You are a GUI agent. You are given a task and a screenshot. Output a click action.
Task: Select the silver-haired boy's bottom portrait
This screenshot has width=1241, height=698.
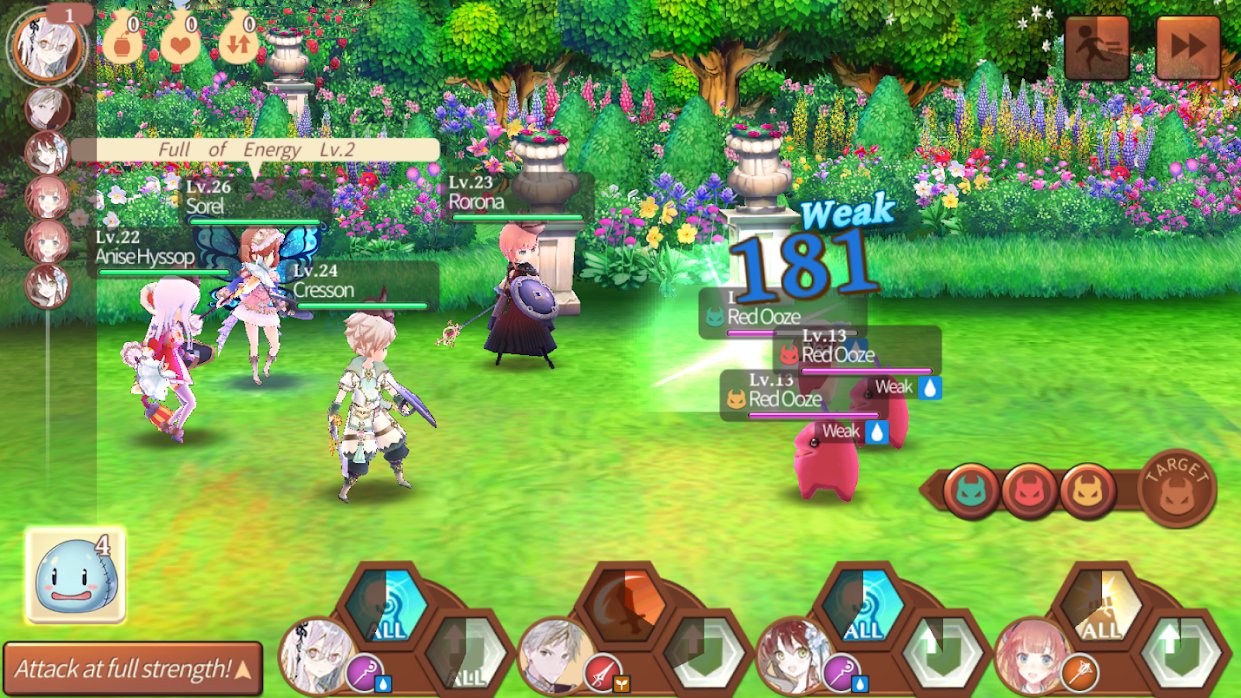point(555,656)
